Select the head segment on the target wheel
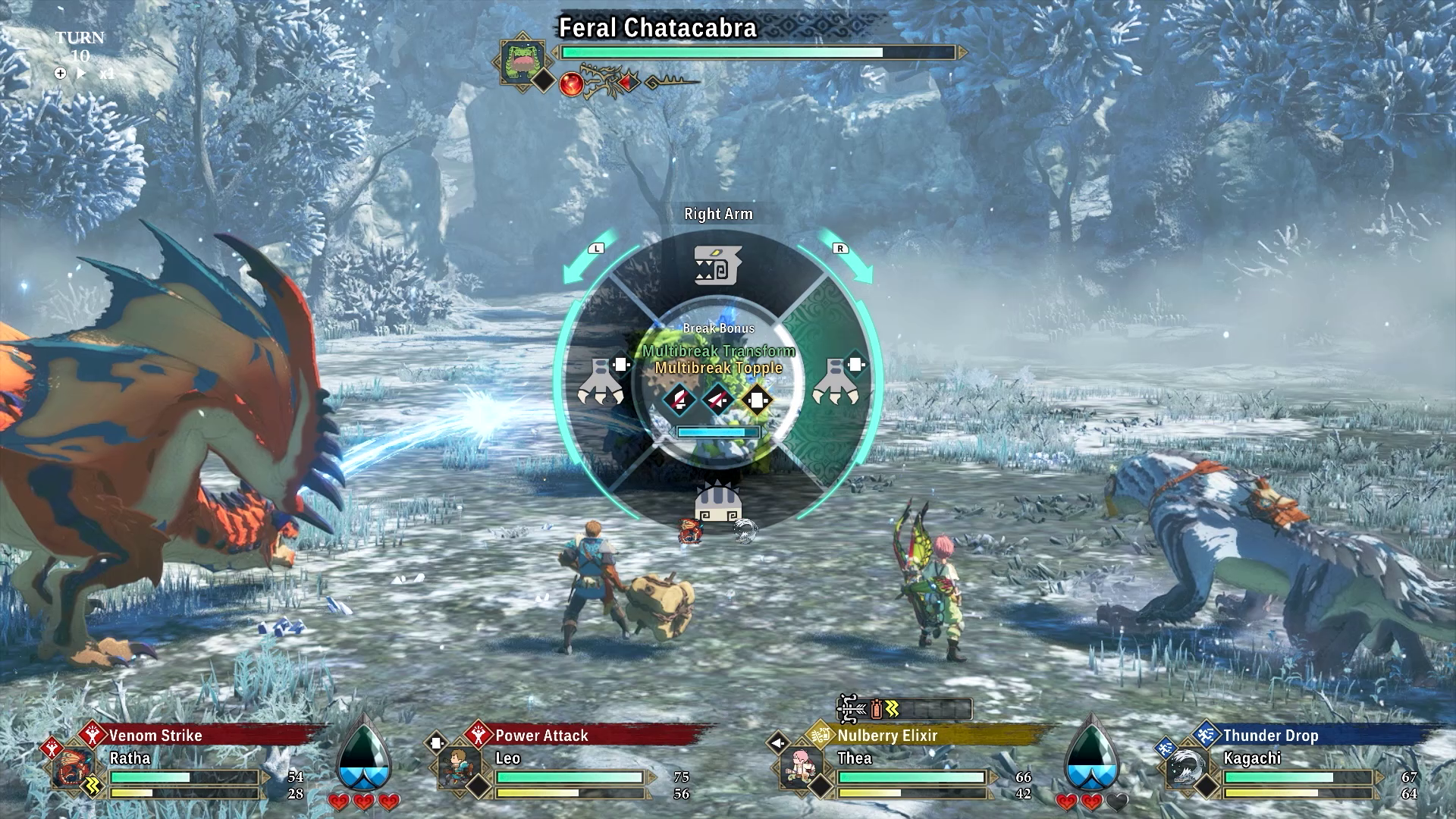The width and height of the screenshot is (1456, 819). tap(717, 265)
